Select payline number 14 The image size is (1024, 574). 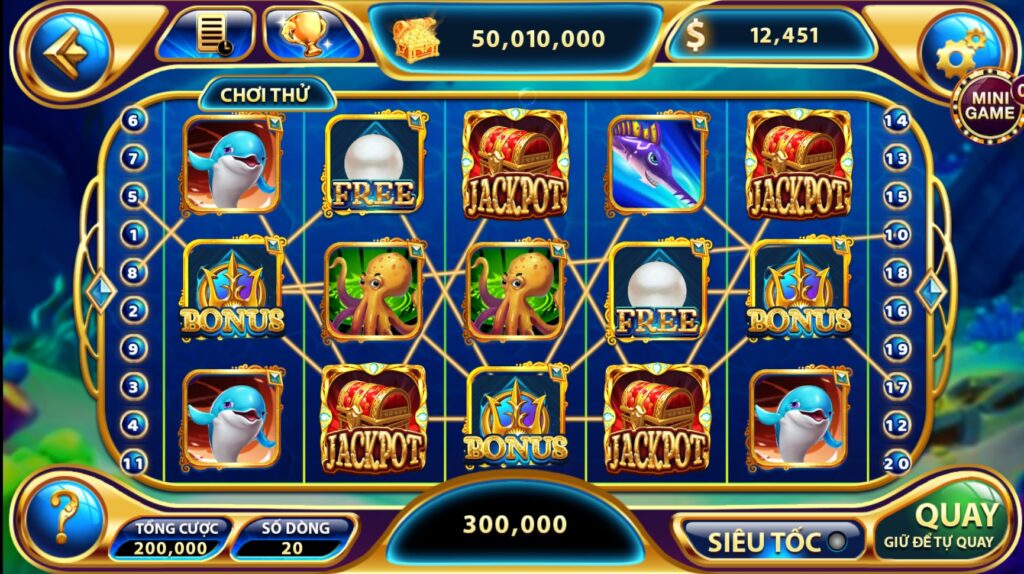click(x=897, y=120)
